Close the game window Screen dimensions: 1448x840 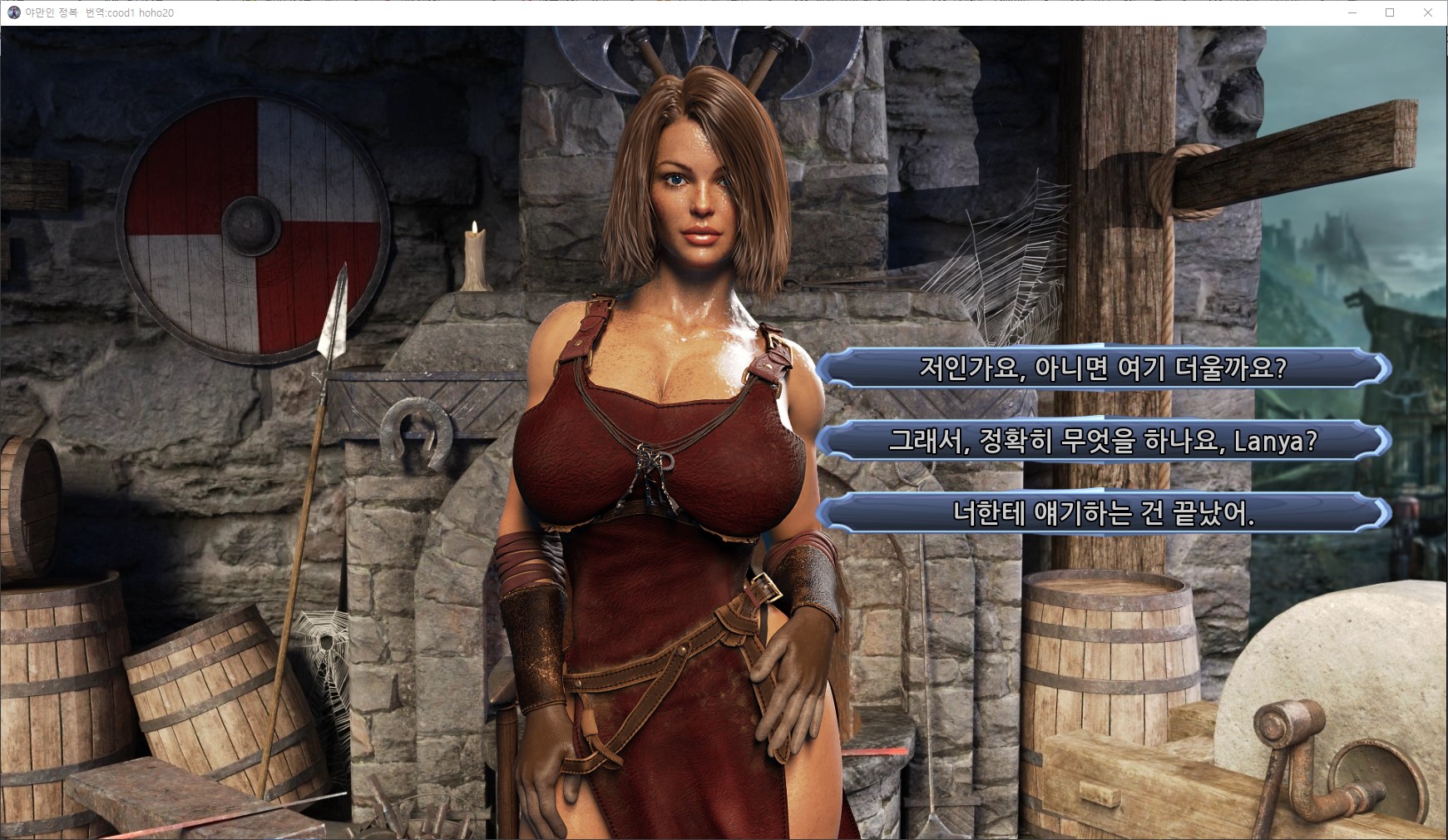coord(1427,12)
